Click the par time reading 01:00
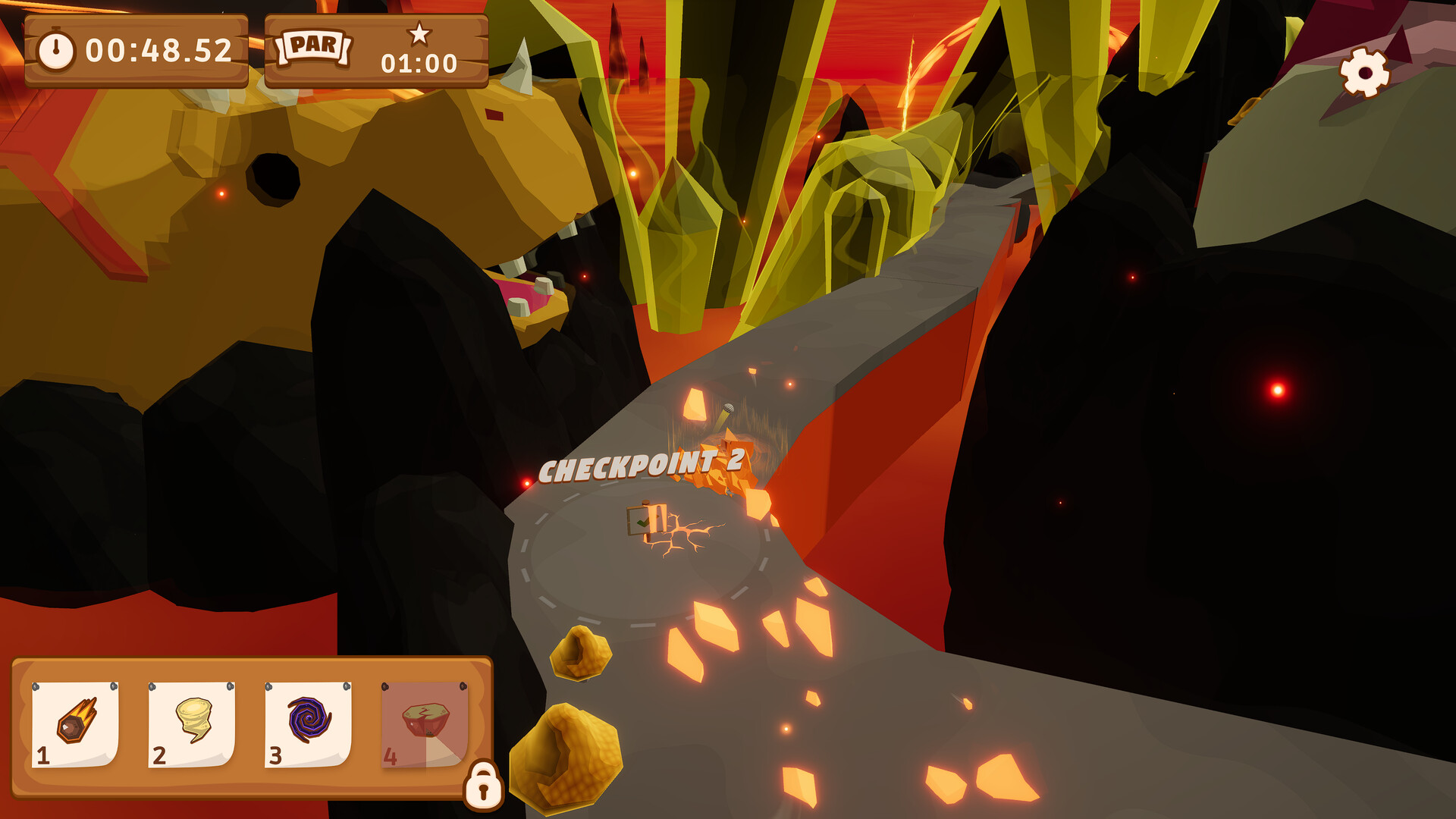The width and height of the screenshot is (1456, 819). pos(419,64)
